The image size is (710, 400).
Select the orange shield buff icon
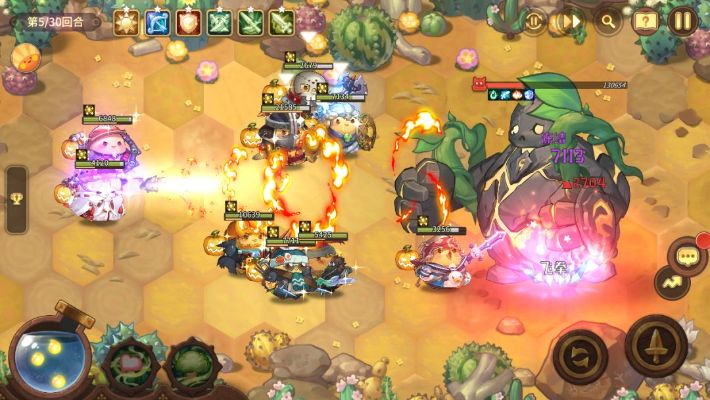coord(187,20)
